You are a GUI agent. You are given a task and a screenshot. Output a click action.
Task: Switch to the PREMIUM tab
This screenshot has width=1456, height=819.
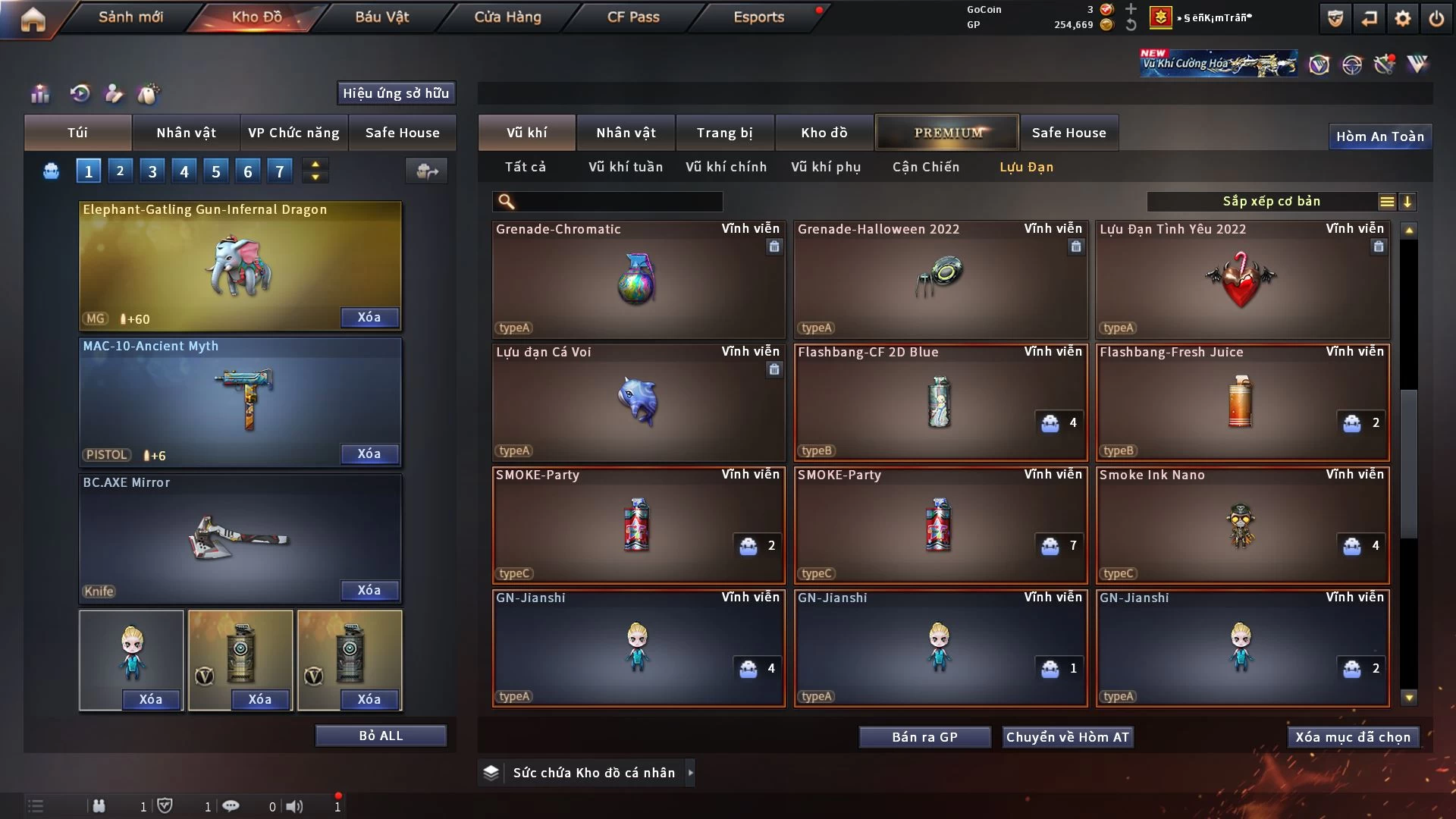tap(947, 133)
